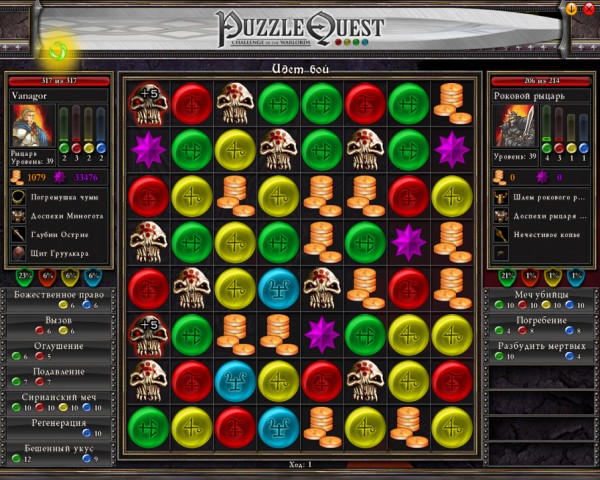600x480 pixels.
Task: Activate the Бешеный укус spell
Action: pos(59,449)
